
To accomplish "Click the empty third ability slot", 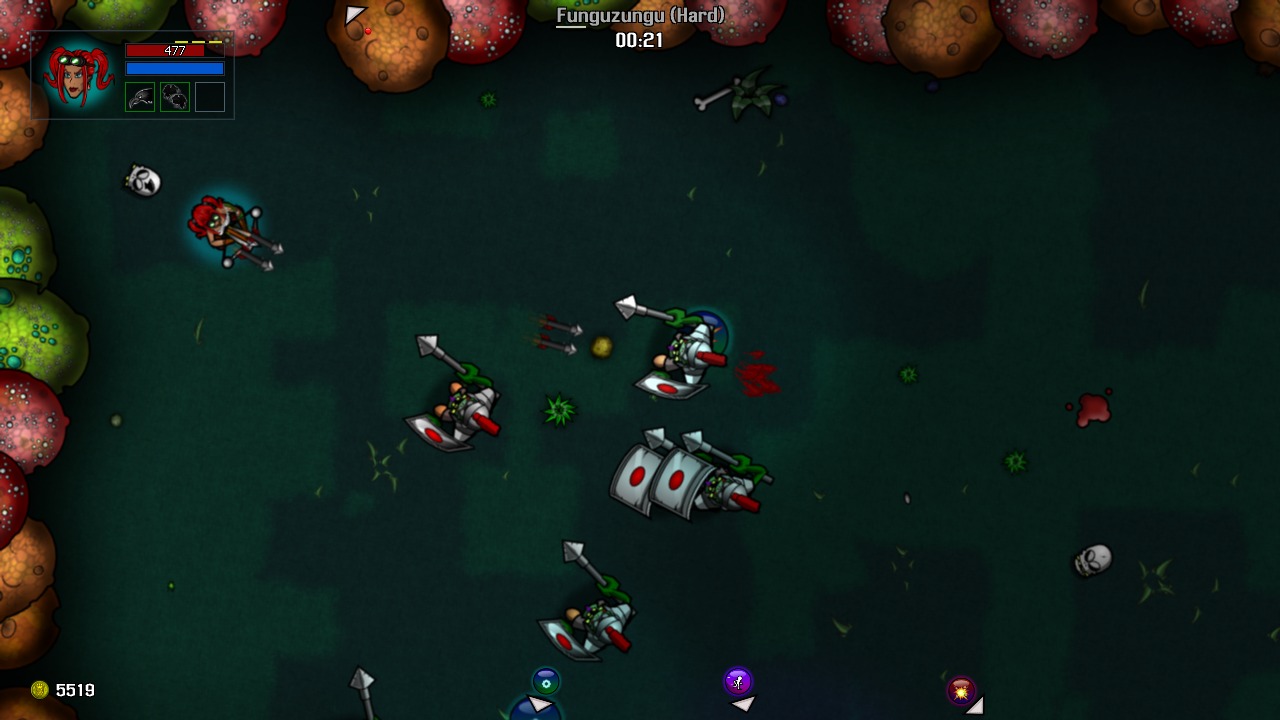I will [x=210, y=97].
